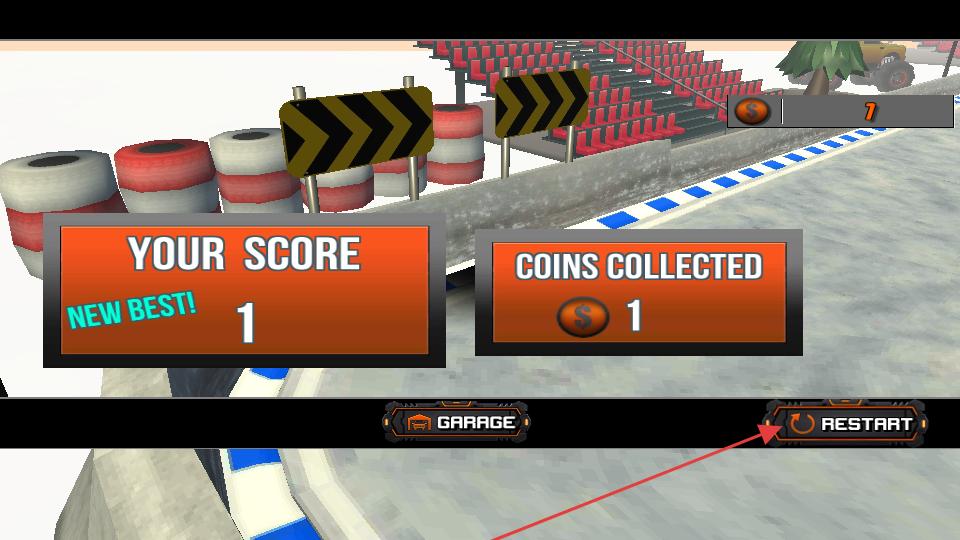Restart the race
960x540 pixels.
tap(848, 423)
